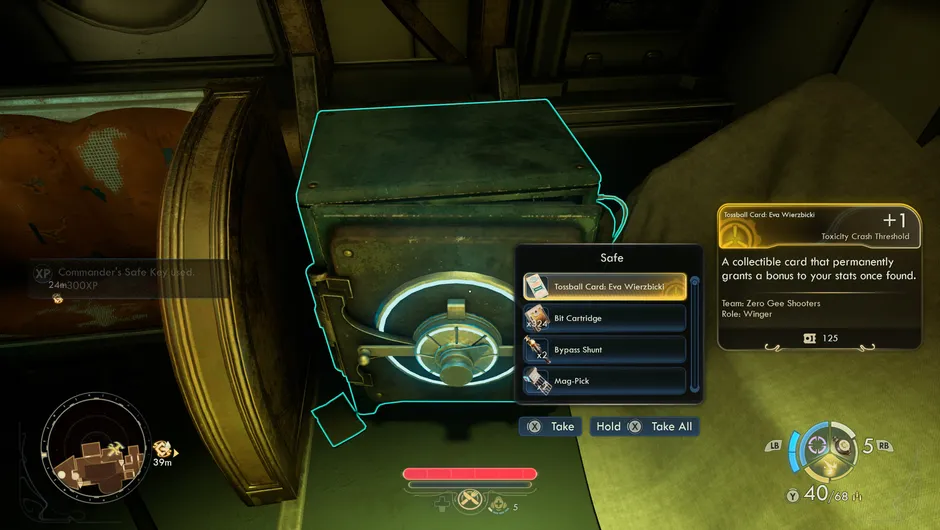Screen dimensions: 940x530
Task: Select the Mag-Pick item in safe
Action: click(x=604, y=380)
